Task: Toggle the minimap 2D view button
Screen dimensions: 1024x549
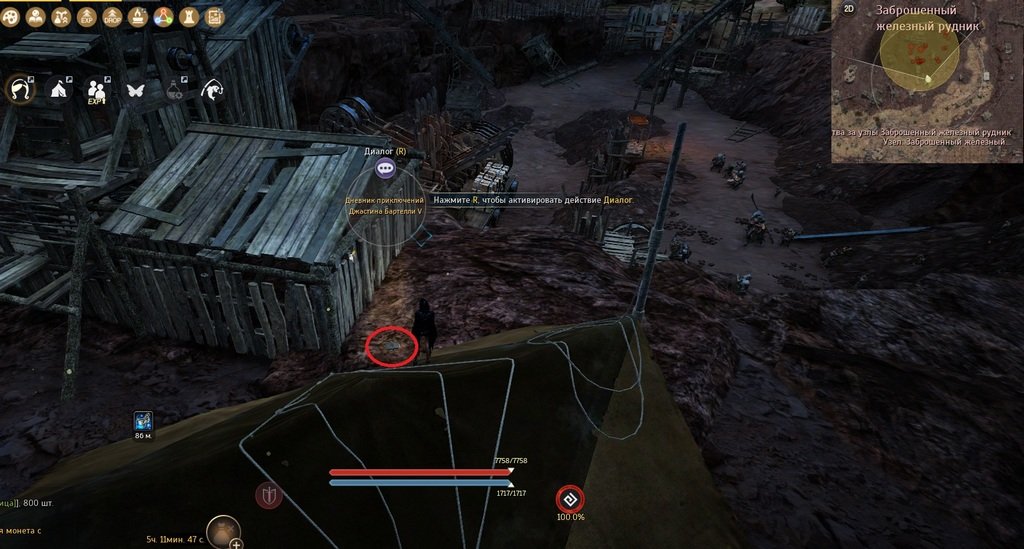Action: (x=849, y=9)
